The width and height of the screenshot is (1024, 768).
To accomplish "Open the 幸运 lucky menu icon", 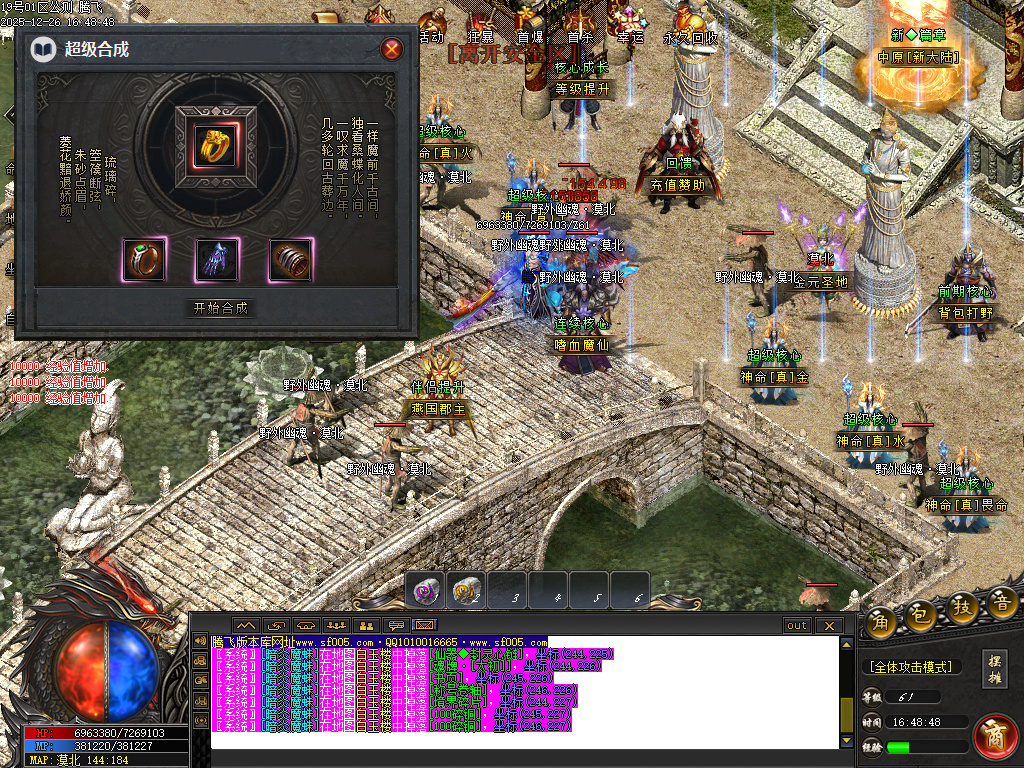I will coord(630,27).
